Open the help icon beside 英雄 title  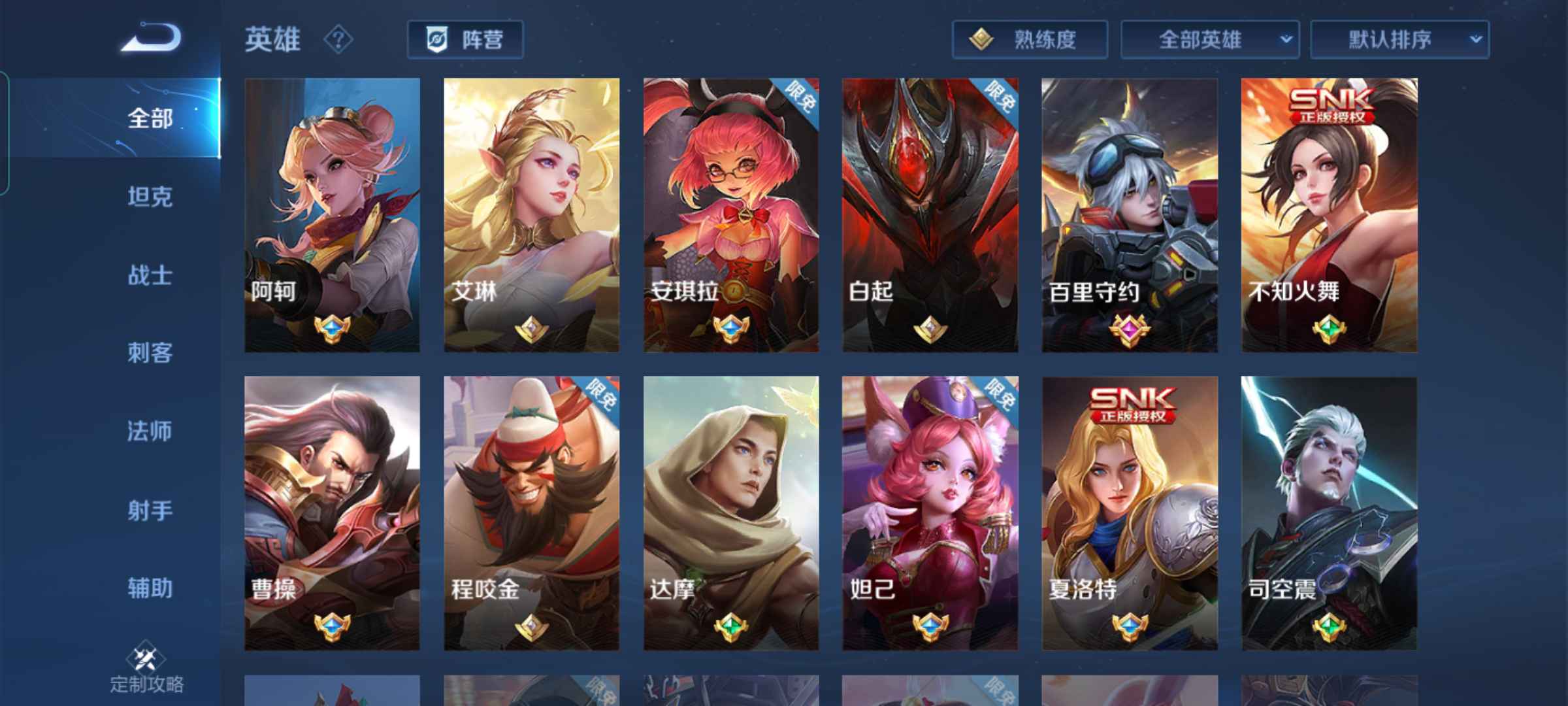[337, 41]
